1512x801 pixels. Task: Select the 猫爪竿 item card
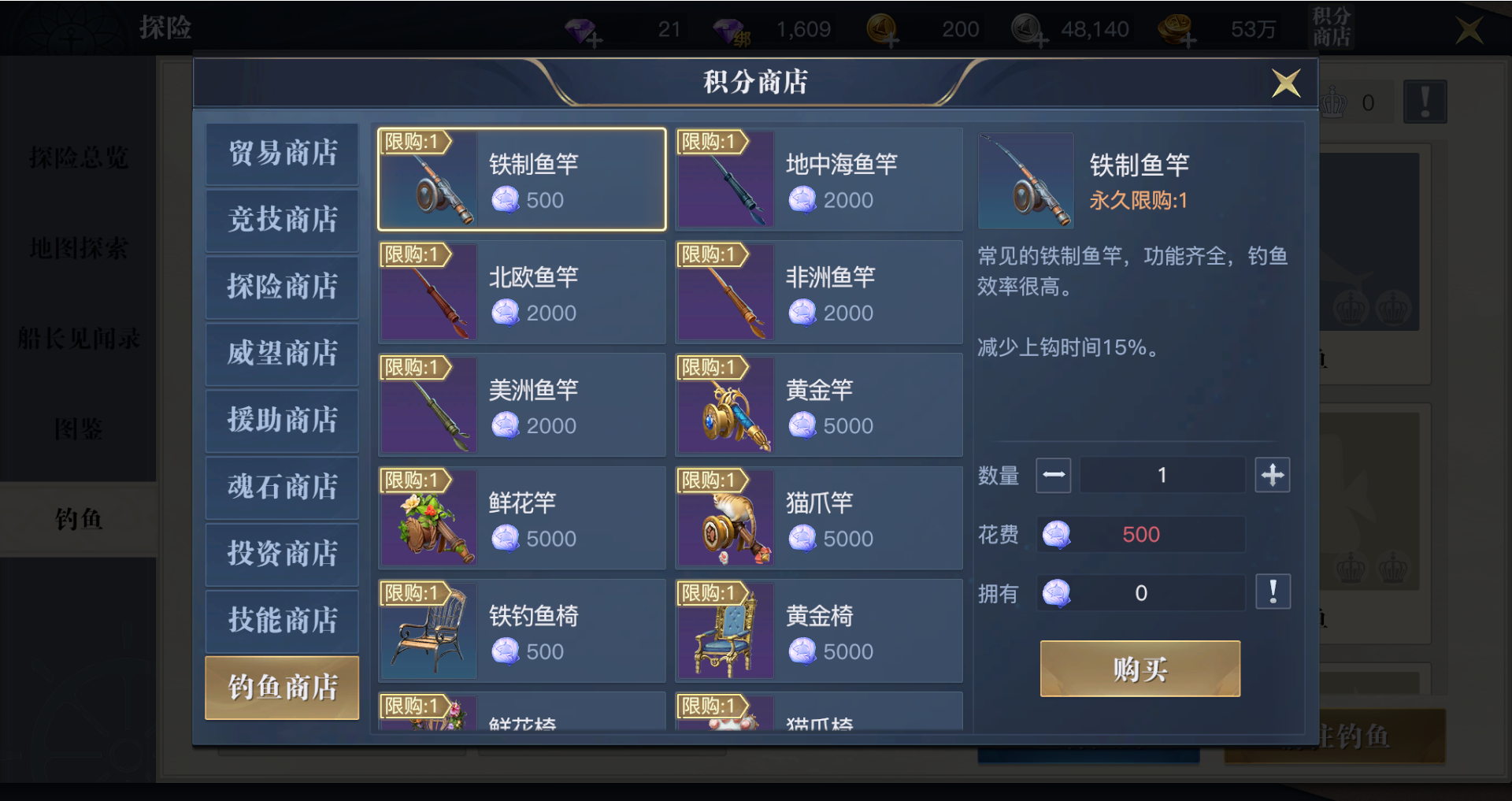(x=819, y=517)
